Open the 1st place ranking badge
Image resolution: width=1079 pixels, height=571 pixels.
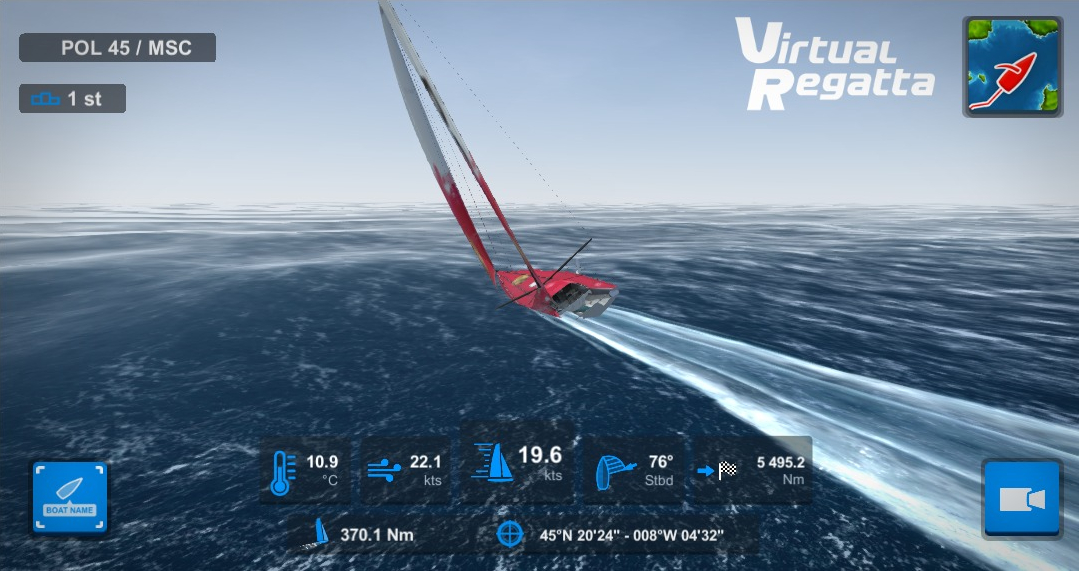72,99
